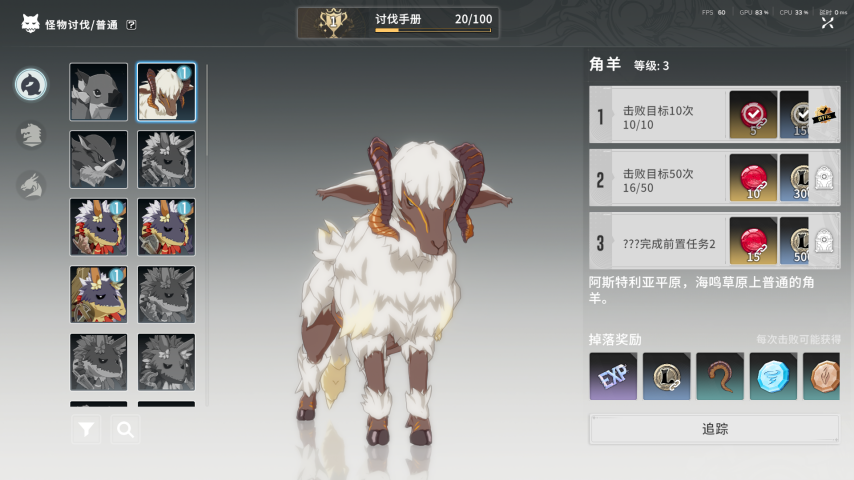
Task: View the brown curved horn drop reward
Action: point(720,376)
